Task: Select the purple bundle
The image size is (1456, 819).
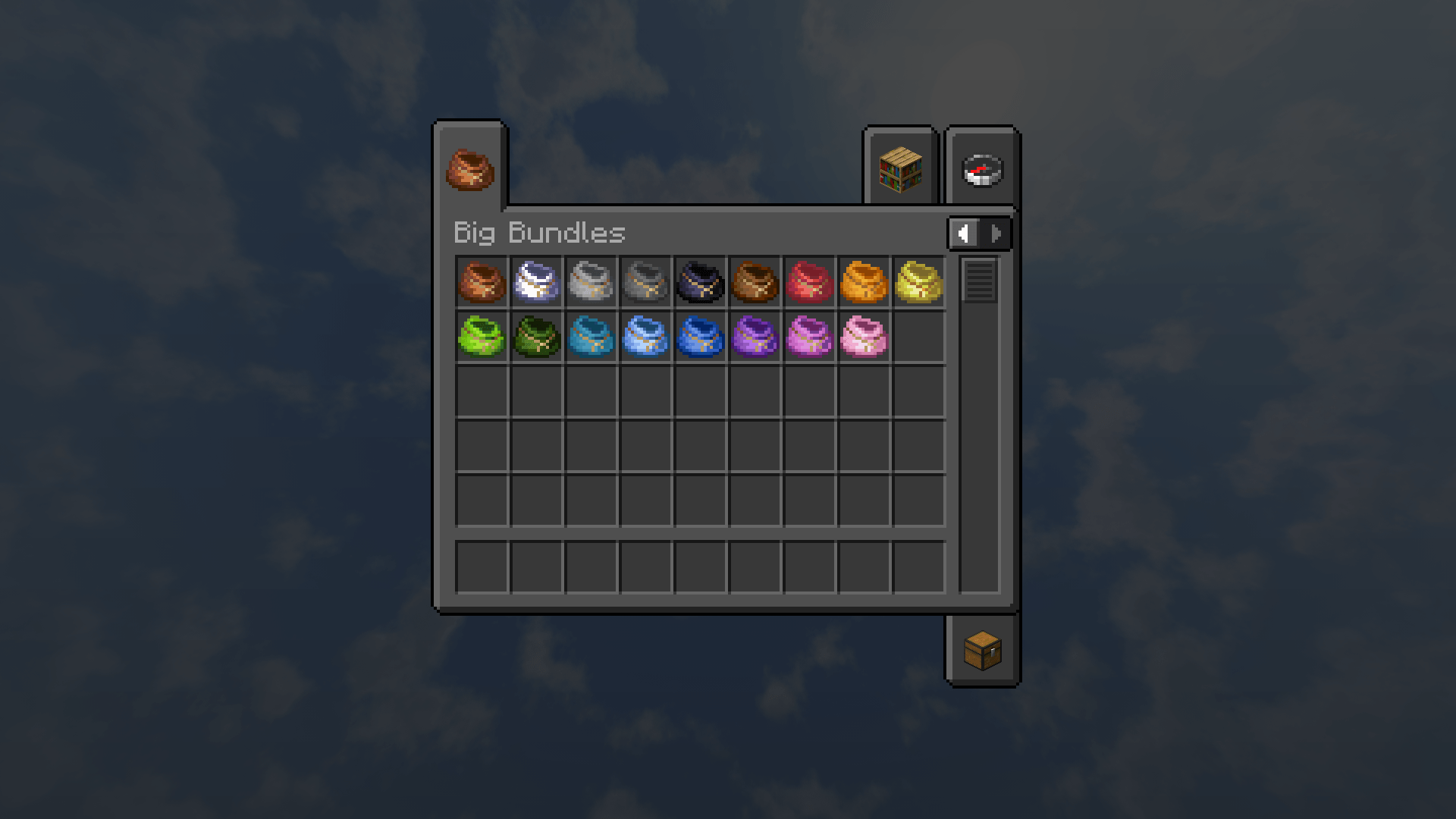Action: (x=755, y=336)
